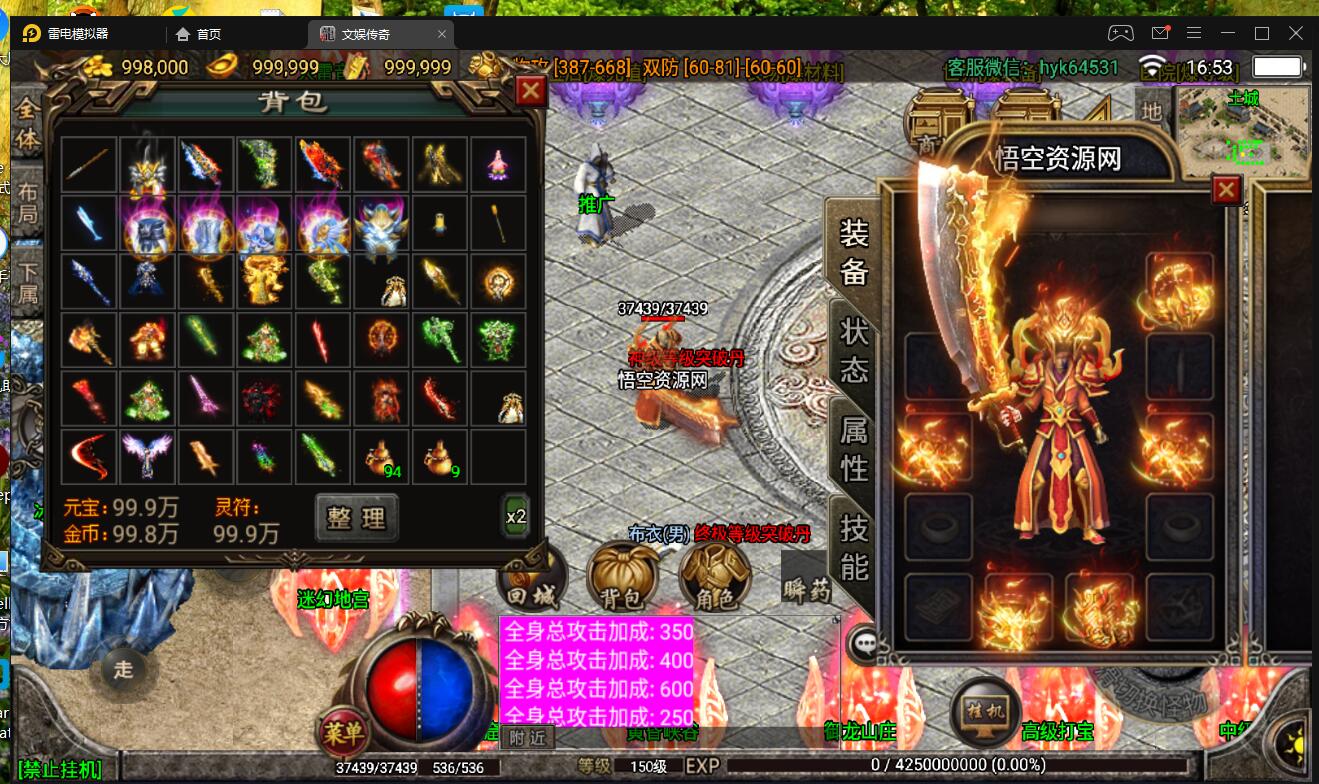Sort items with the 整理 button

(356, 516)
